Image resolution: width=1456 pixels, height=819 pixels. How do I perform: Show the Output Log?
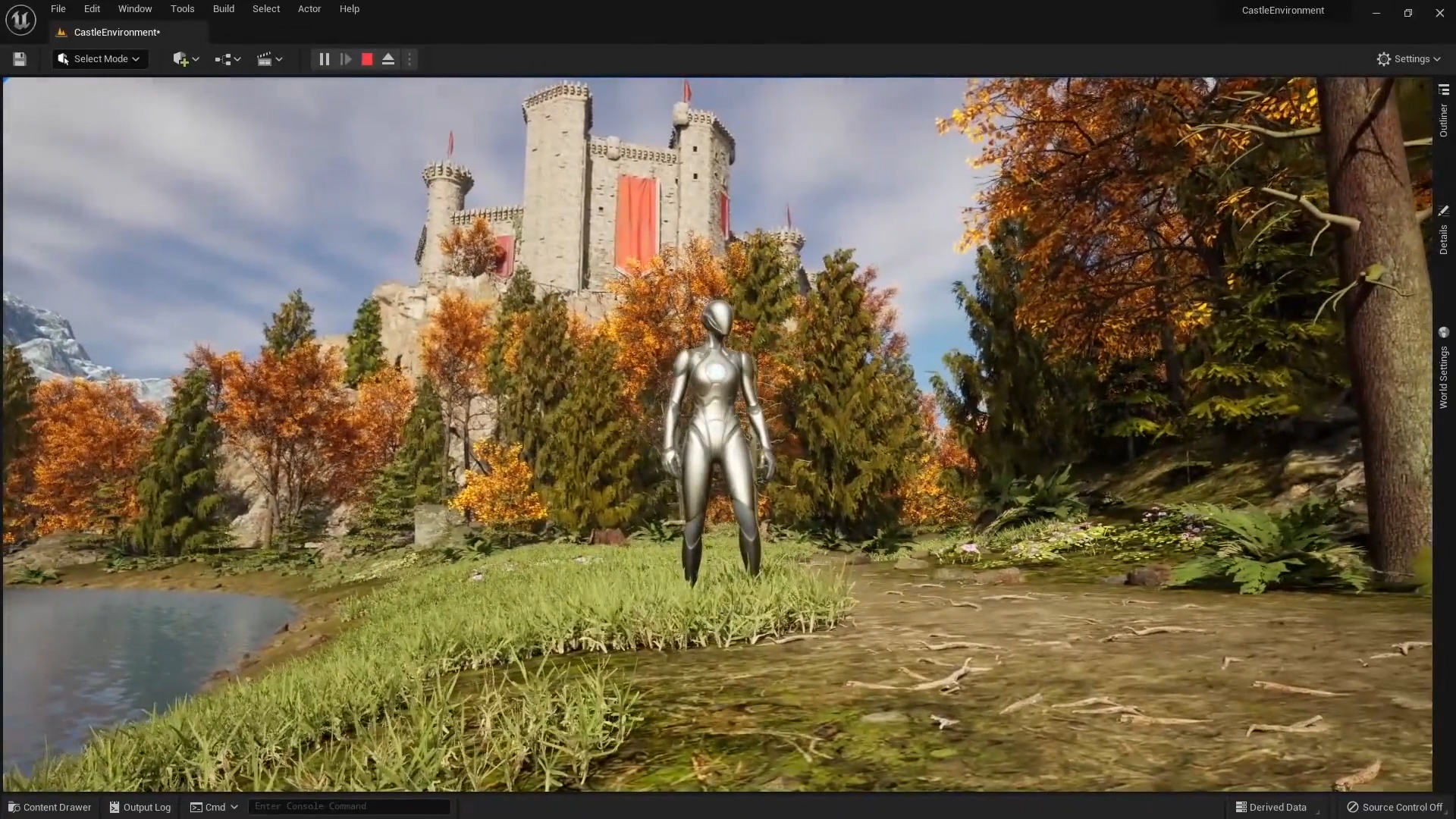coord(140,807)
